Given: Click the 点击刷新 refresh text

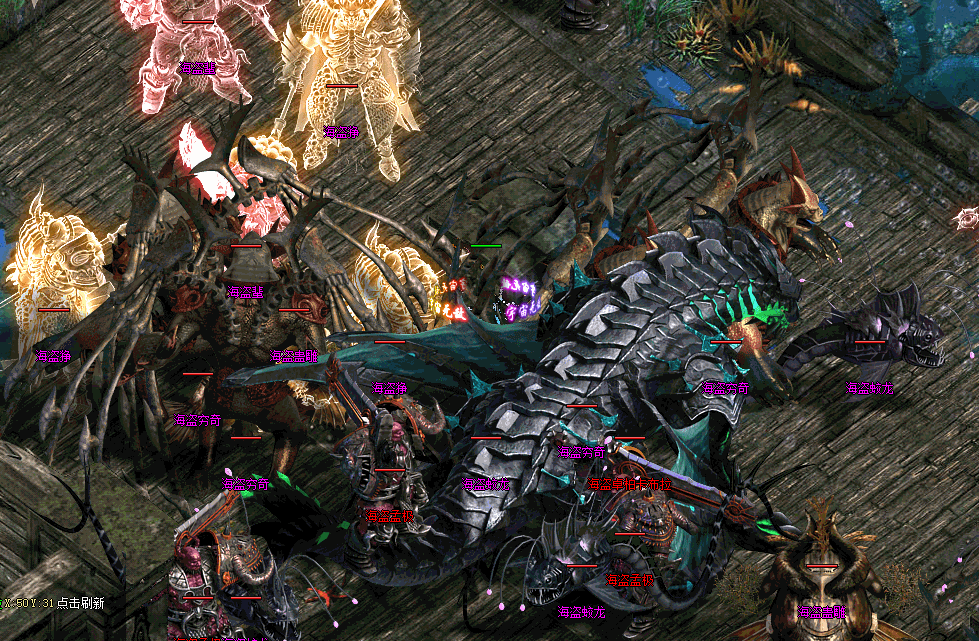Looking at the screenshot, I should (81, 603).
